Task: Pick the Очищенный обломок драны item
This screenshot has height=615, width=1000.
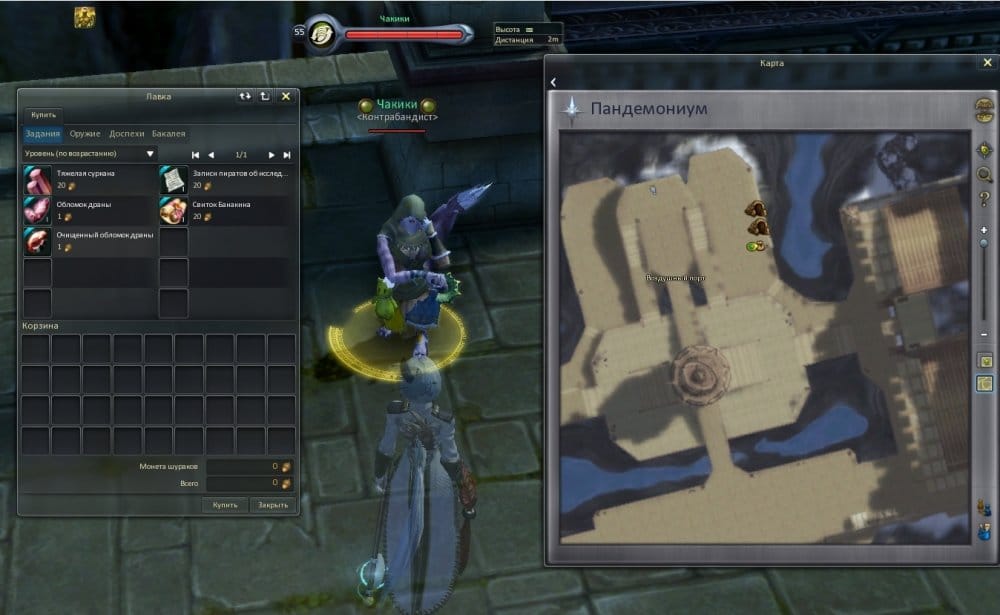Action: (x=37, y=241)
